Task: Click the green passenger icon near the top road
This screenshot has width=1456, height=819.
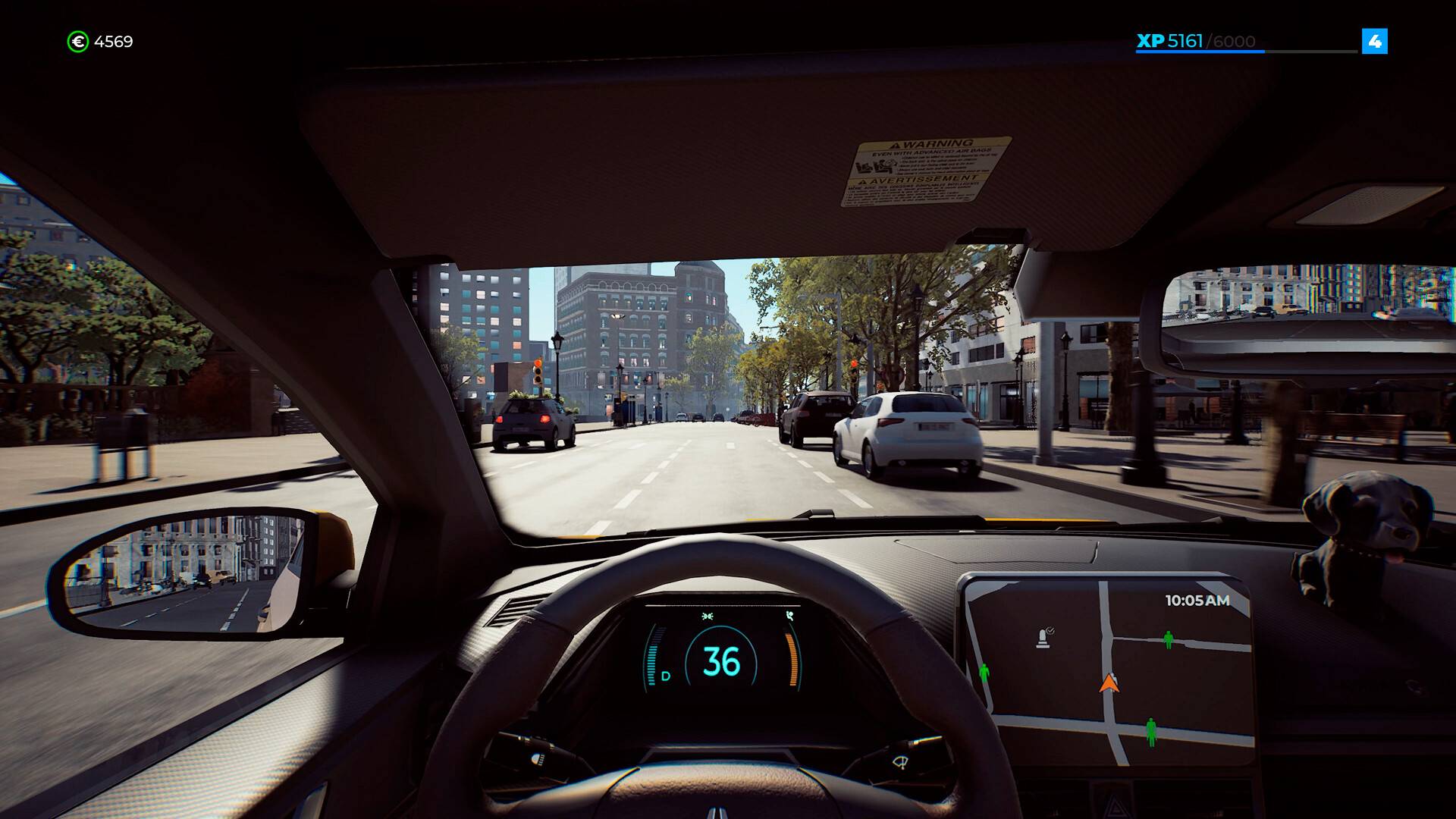Action: point(1168,640)
